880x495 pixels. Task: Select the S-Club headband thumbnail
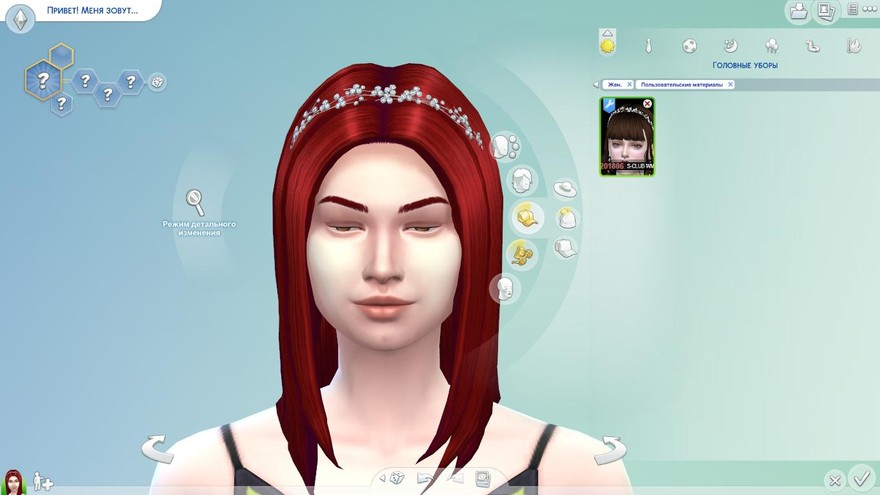627,136
